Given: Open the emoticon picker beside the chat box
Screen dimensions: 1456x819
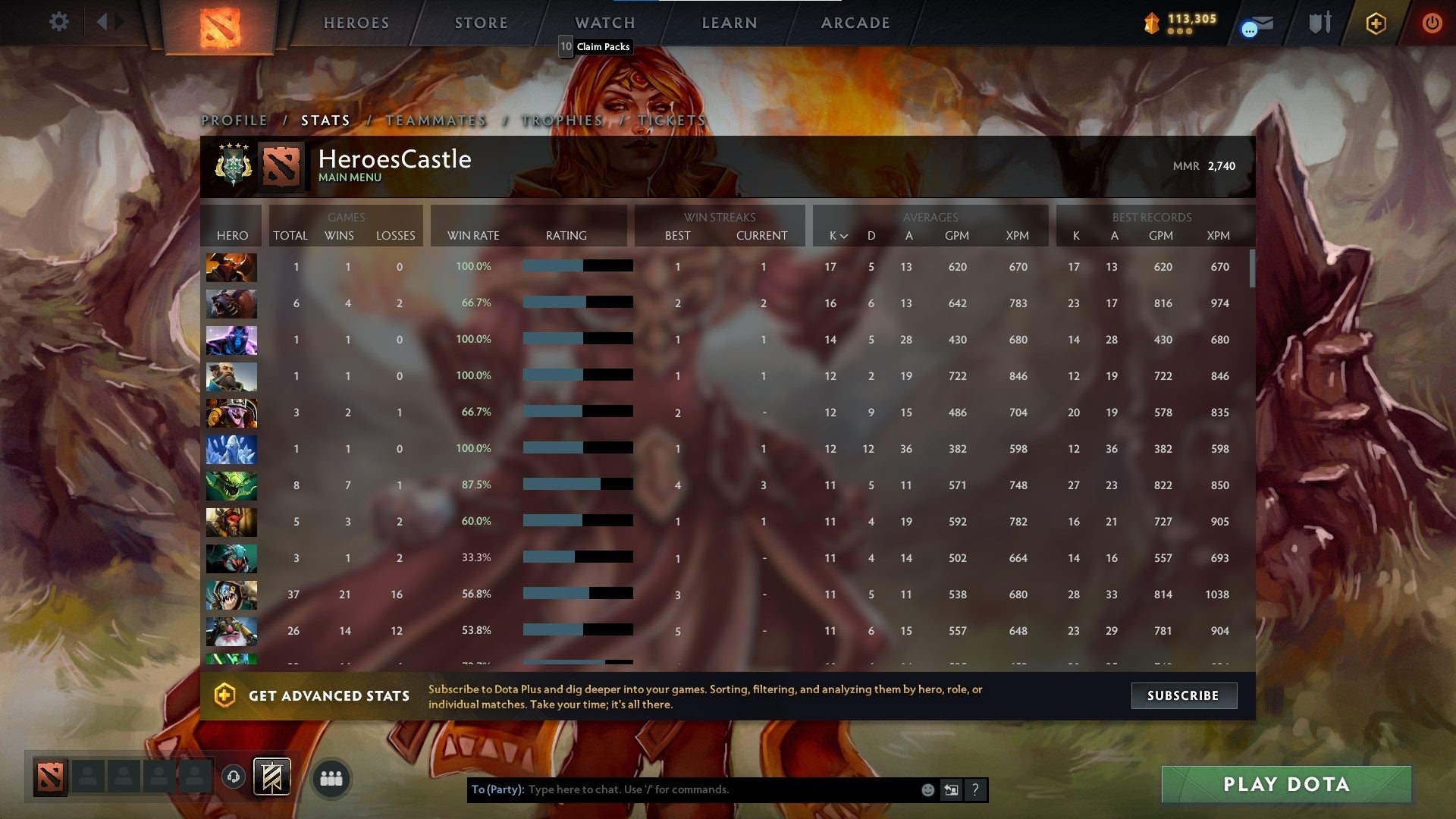Looking at the screenshot, I should (927, 789).
